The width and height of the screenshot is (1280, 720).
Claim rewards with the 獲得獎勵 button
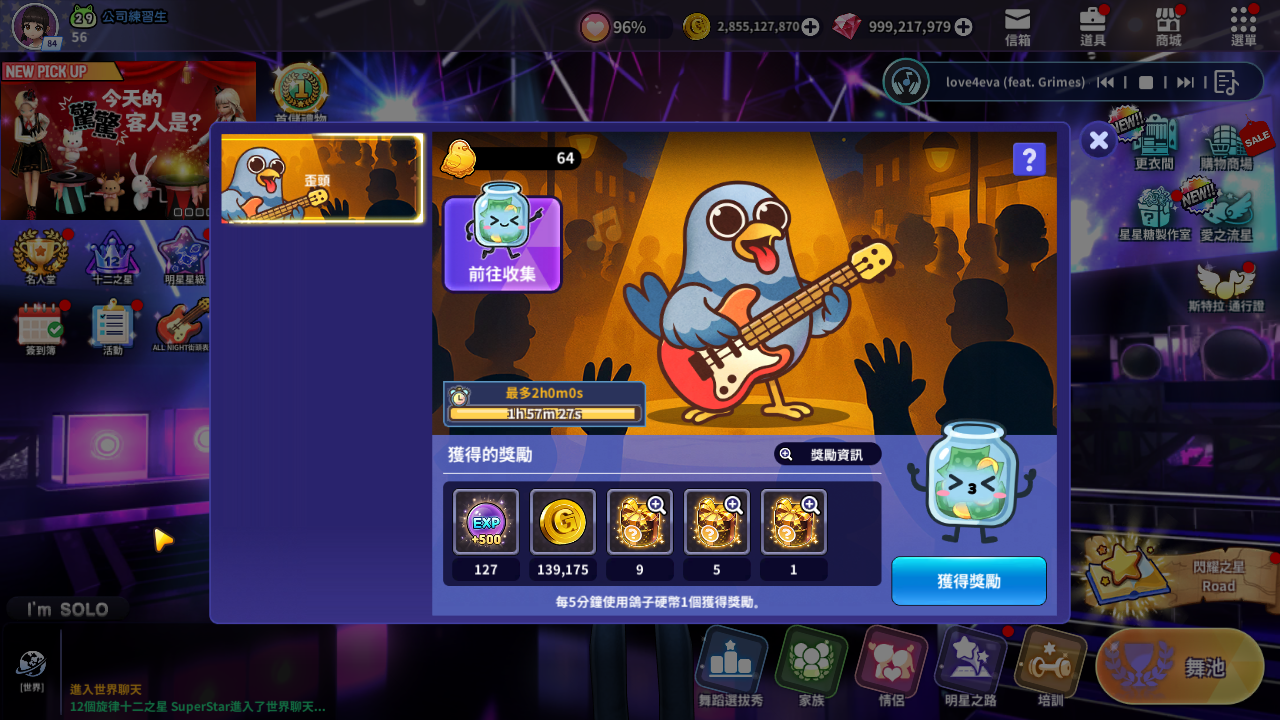pyautogui.click(x=968, y=581)
